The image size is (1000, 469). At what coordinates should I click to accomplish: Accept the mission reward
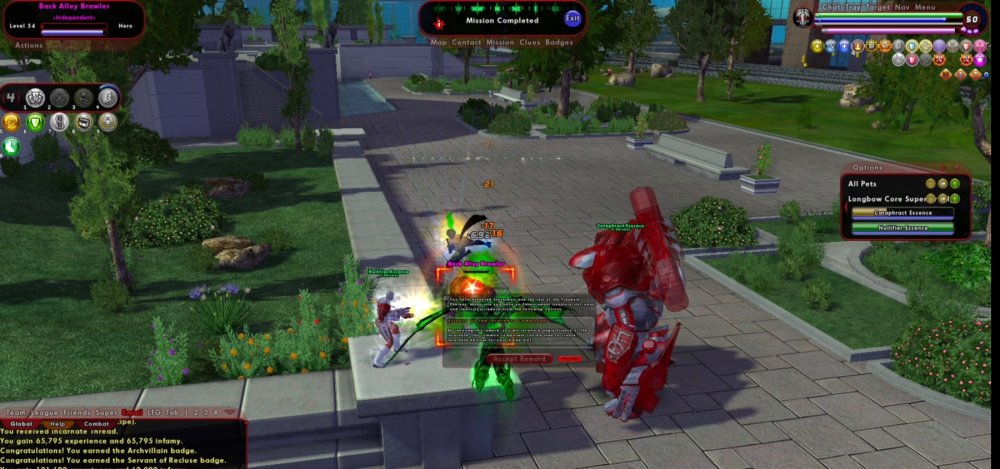tap(519, 358)
